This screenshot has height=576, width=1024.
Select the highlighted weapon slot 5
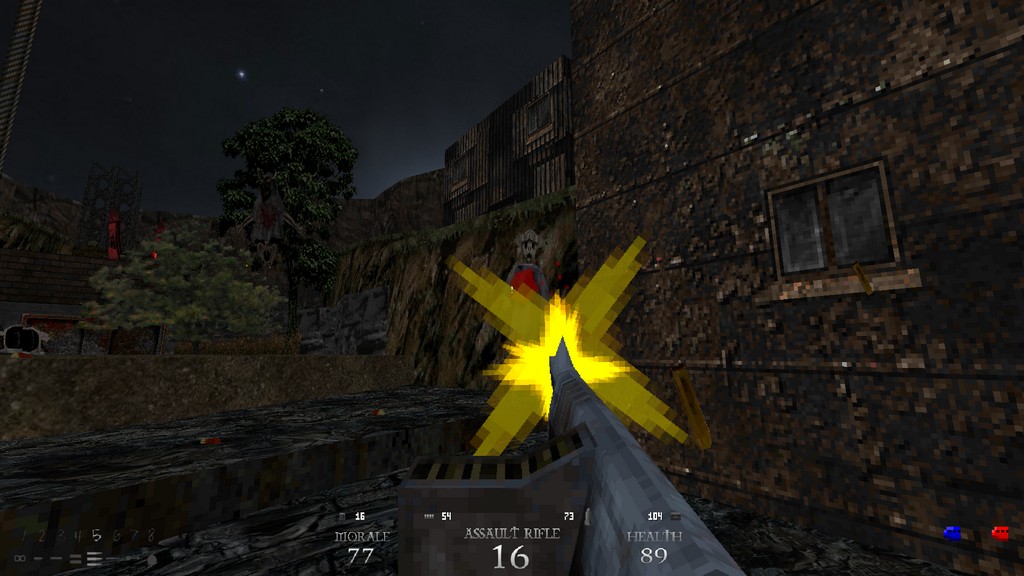(x=95, y=536)
